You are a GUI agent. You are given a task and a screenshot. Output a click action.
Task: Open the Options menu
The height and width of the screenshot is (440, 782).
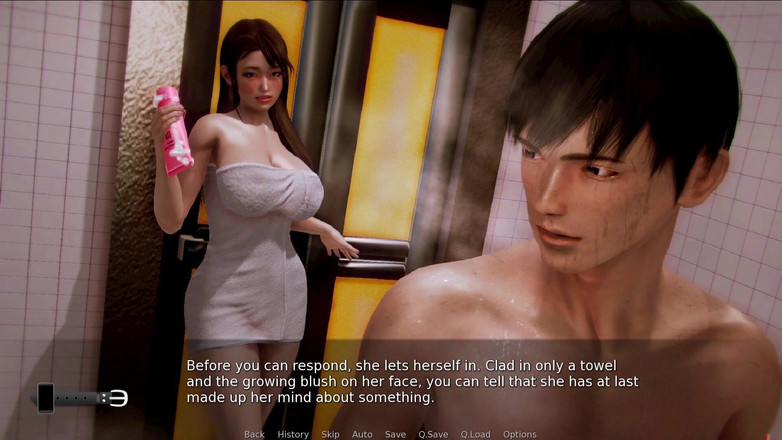520,434
